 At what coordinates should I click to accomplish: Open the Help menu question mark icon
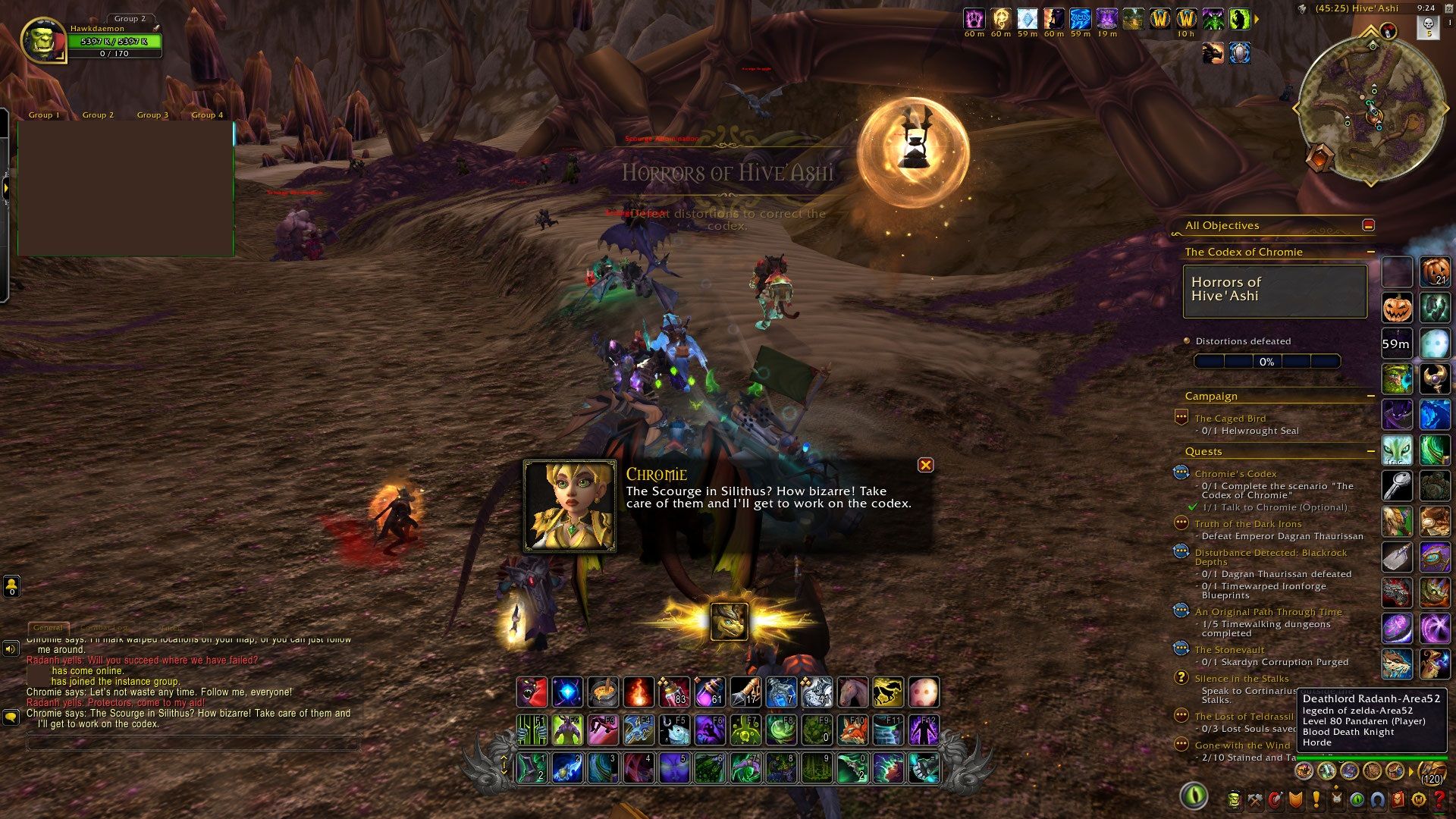[x=1439, y=801]
